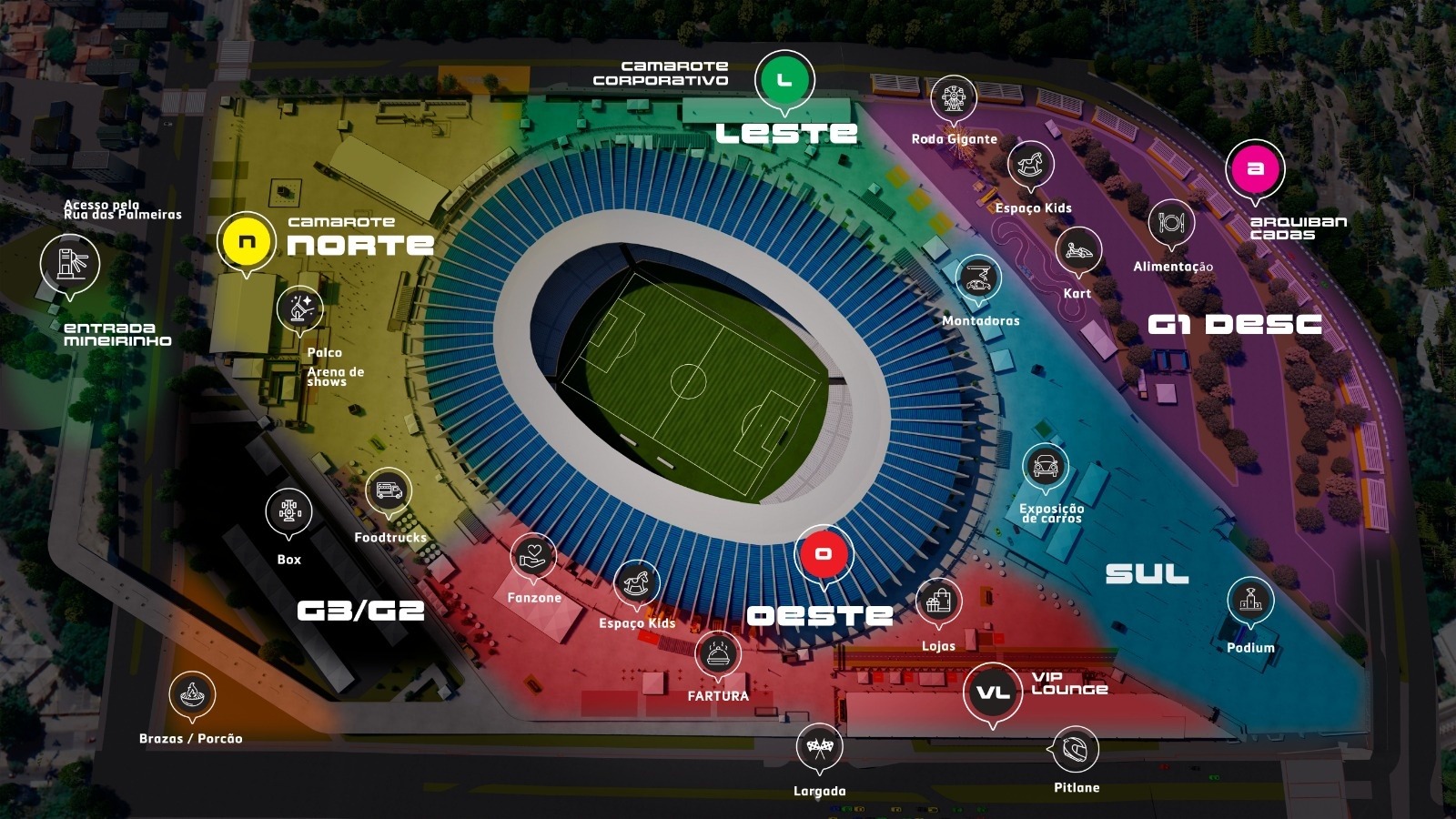Click the Entrada Mineirinho gate marker

70,264
